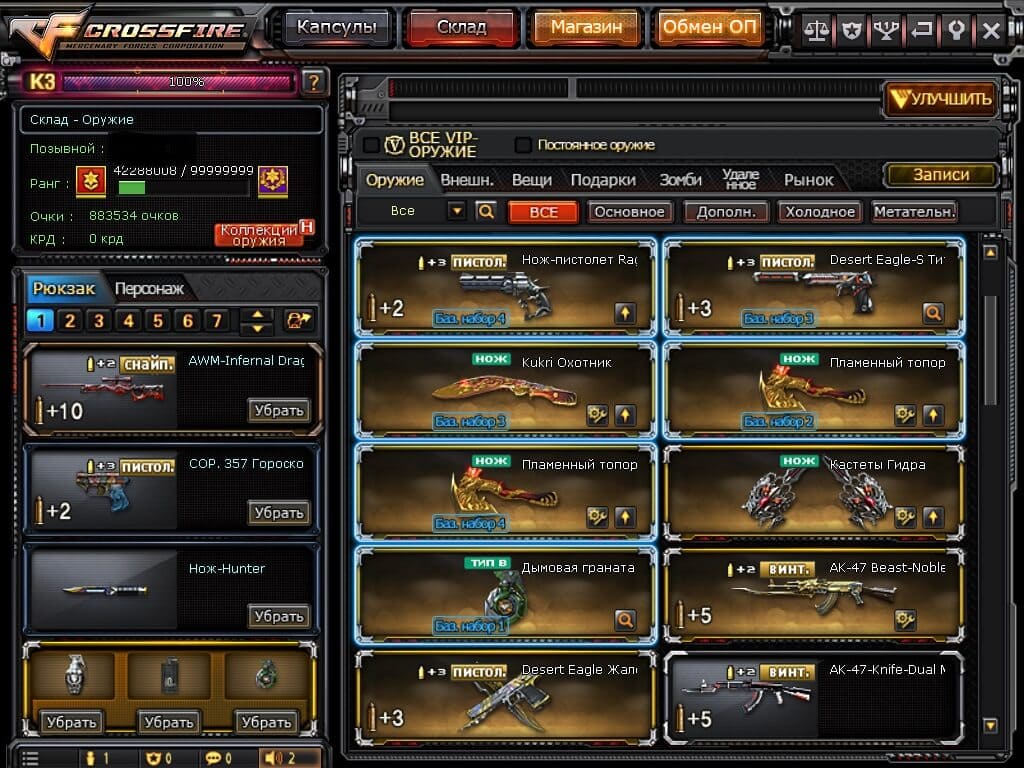Close the window with the X button

click(x=990, y=30)
